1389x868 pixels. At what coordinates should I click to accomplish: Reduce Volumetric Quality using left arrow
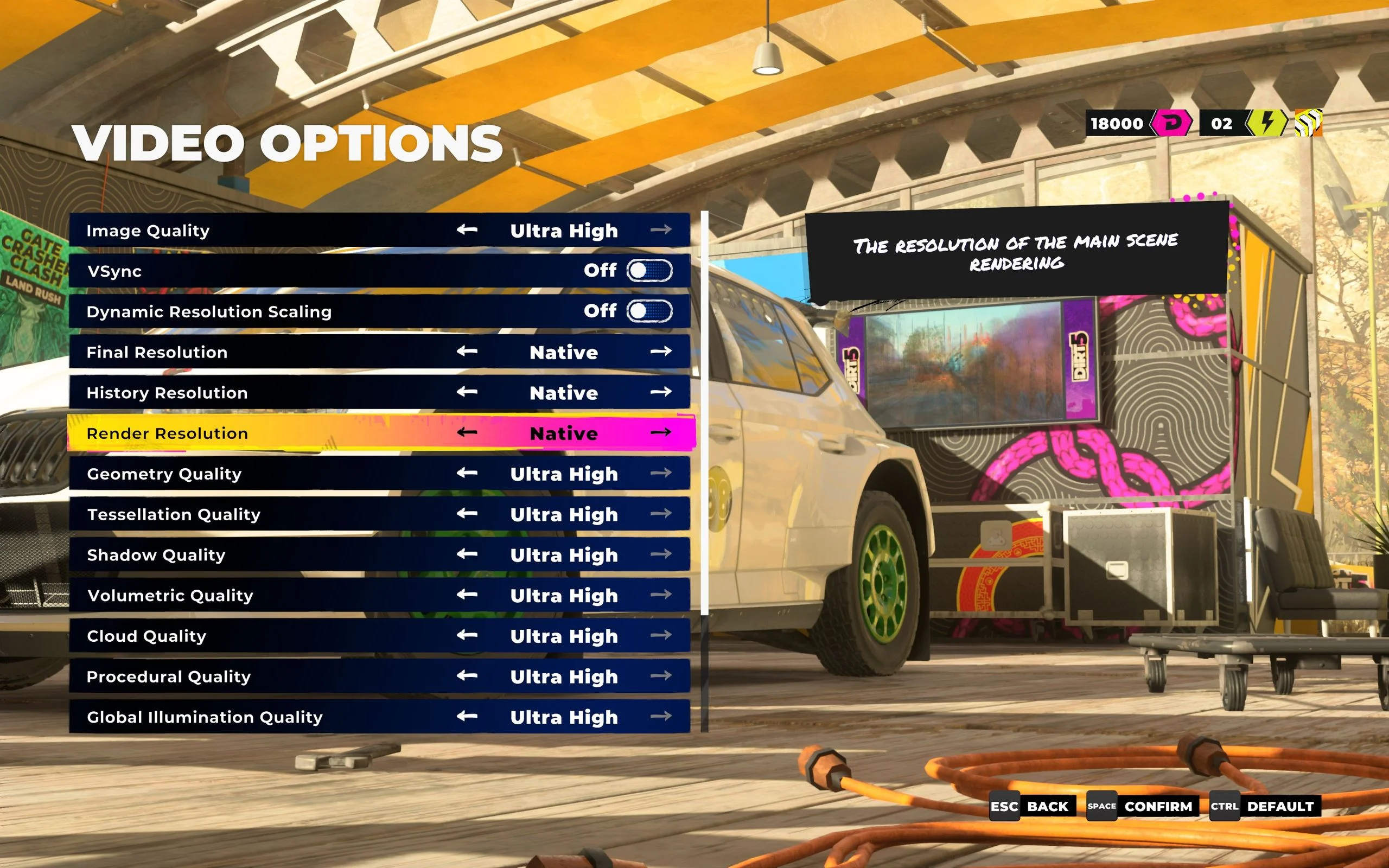tap(467, 595)
